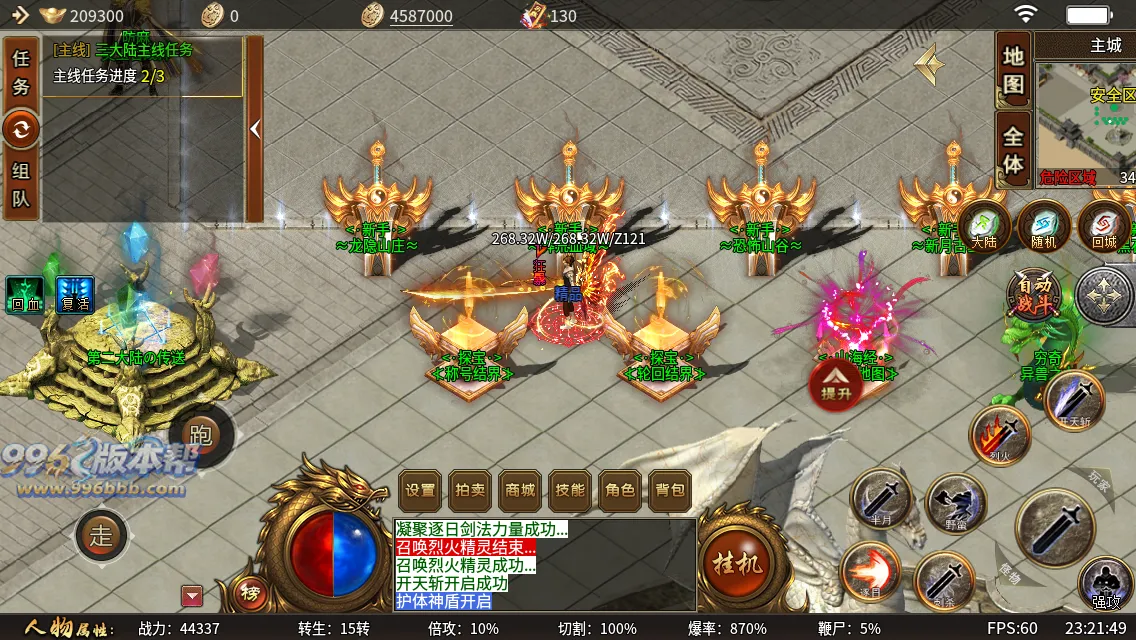Open the 地图 map tab
Image resolution: width=1136 pixels, height=640 pixels.
pos(1014,71)
